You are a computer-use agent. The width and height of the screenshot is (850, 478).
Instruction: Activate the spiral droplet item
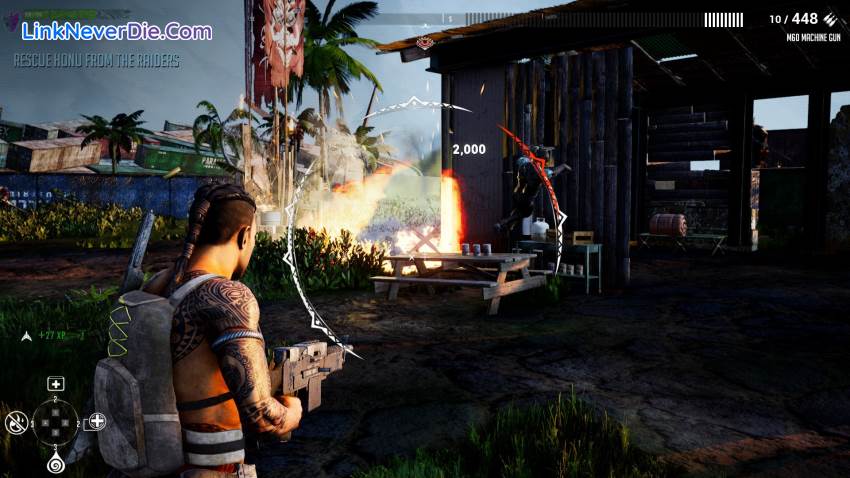point(56,462)
